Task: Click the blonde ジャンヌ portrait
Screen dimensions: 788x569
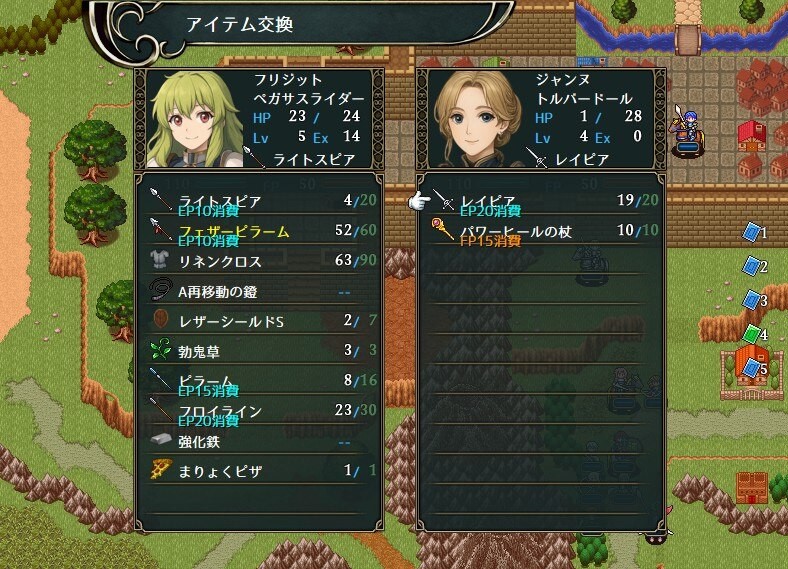Action: [x=478, y=118]
